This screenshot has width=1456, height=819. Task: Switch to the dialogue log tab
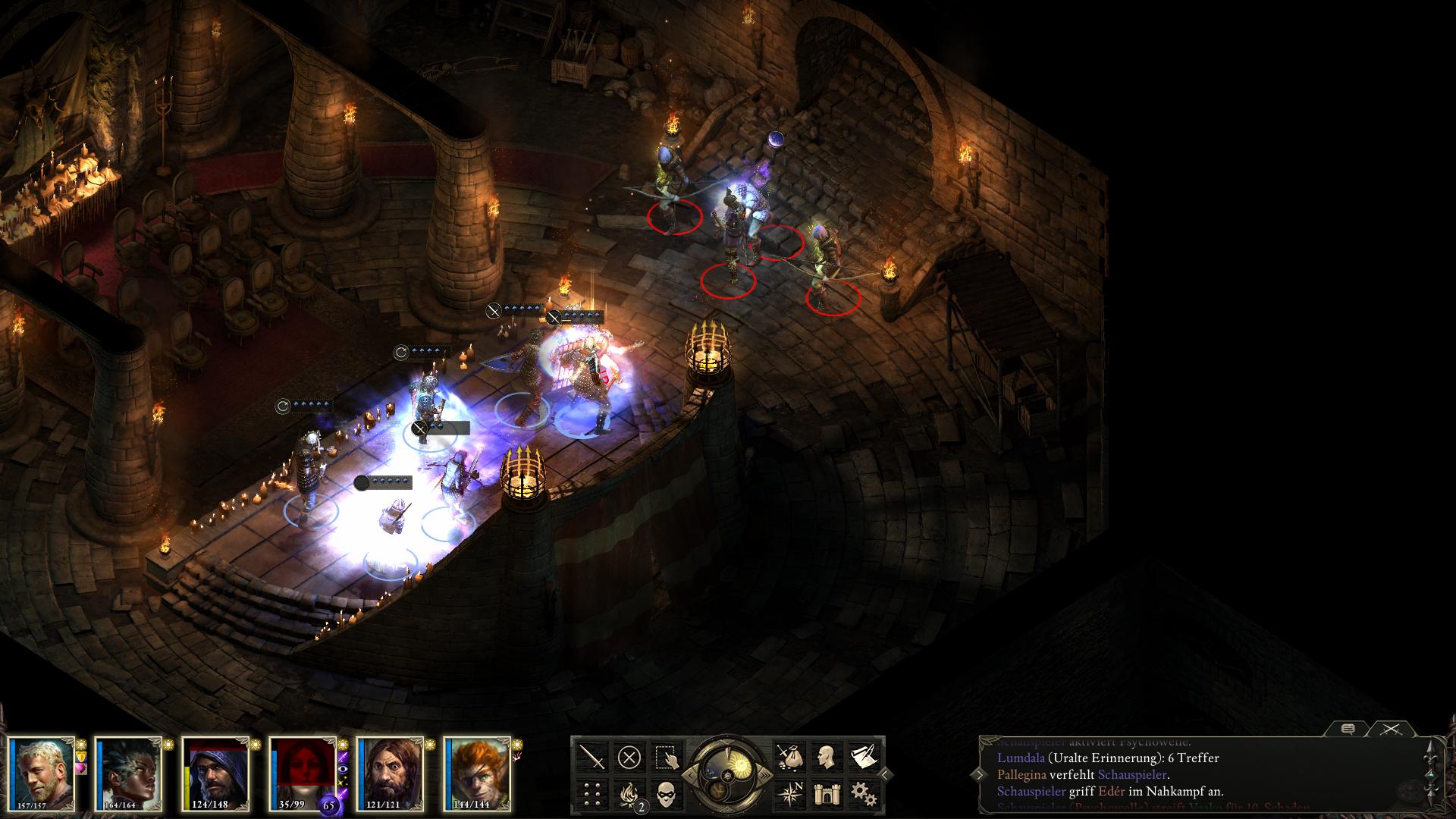(1348, 729)
